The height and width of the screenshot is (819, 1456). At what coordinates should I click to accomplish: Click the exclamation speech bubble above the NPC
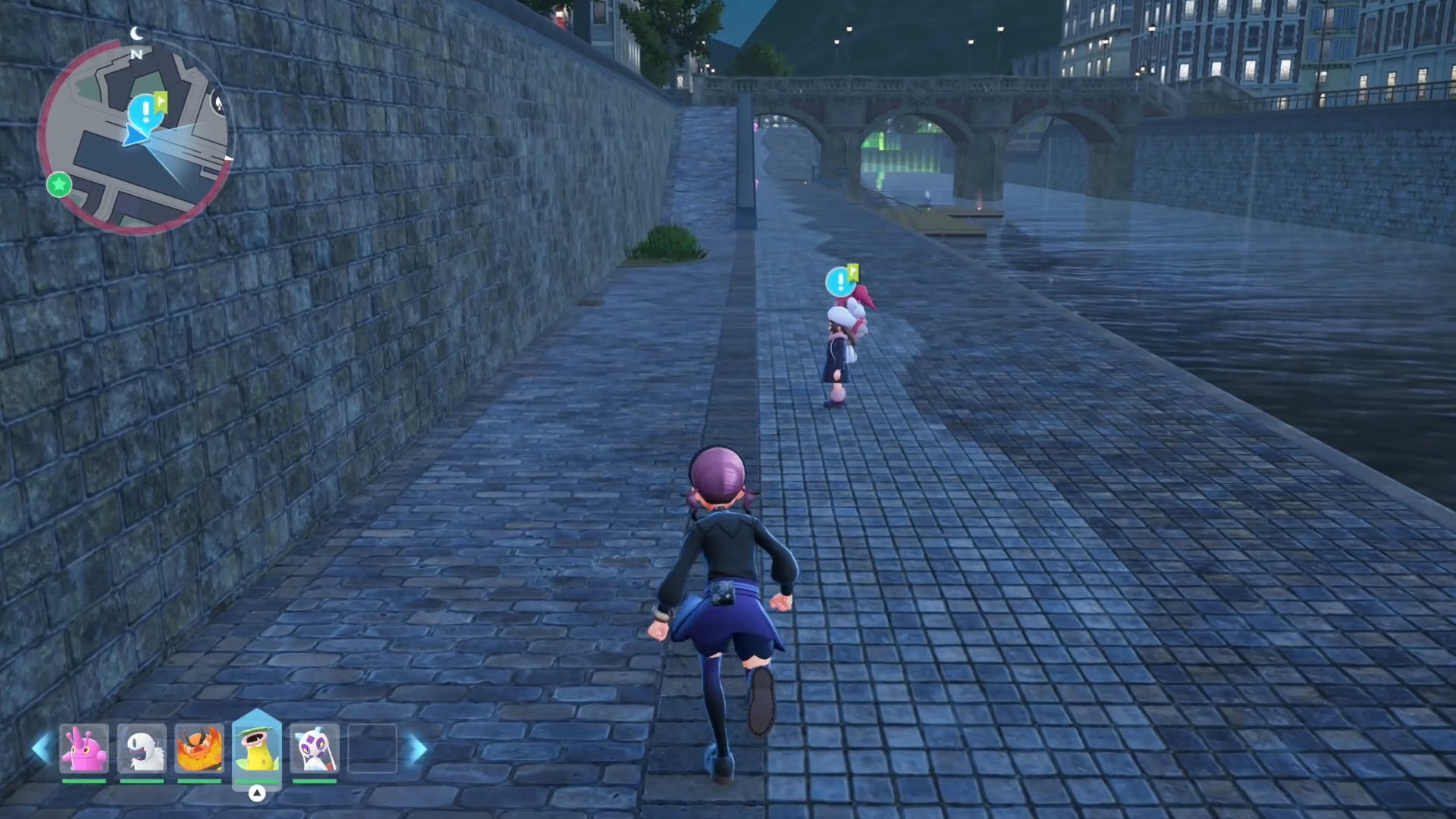click(839, 281)
